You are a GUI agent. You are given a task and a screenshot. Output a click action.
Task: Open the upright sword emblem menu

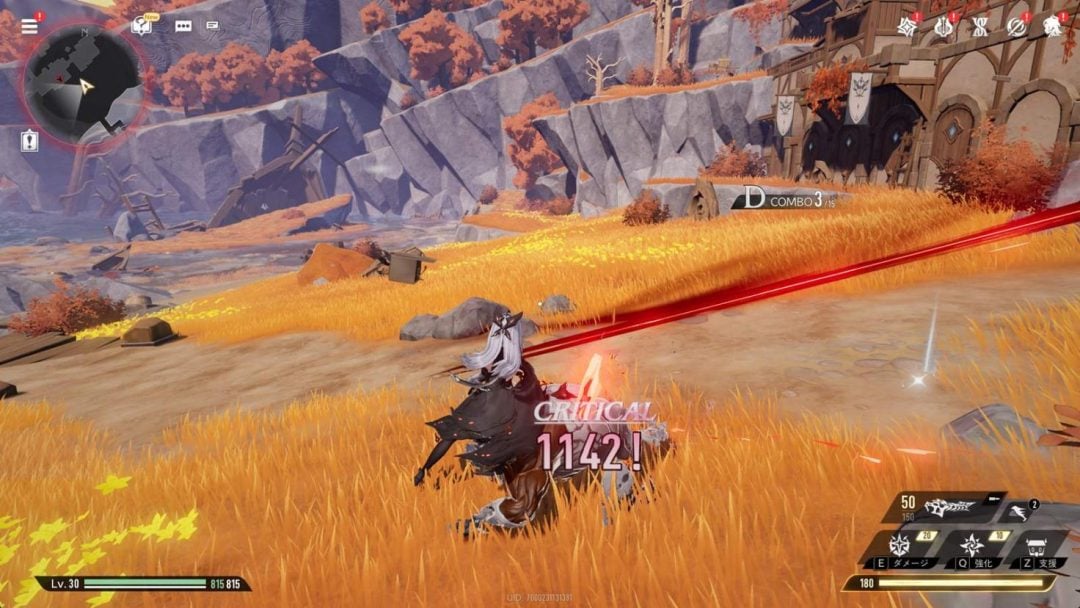coord(943,27)
